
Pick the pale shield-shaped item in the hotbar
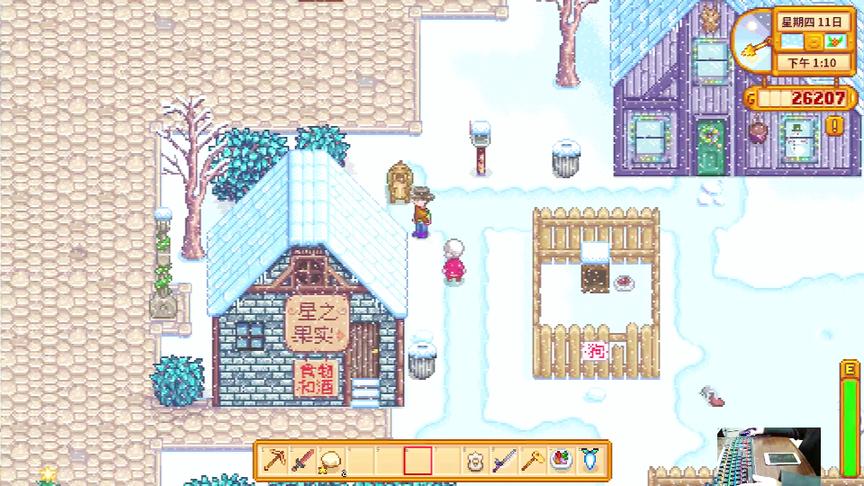click(x=475, y=461)
